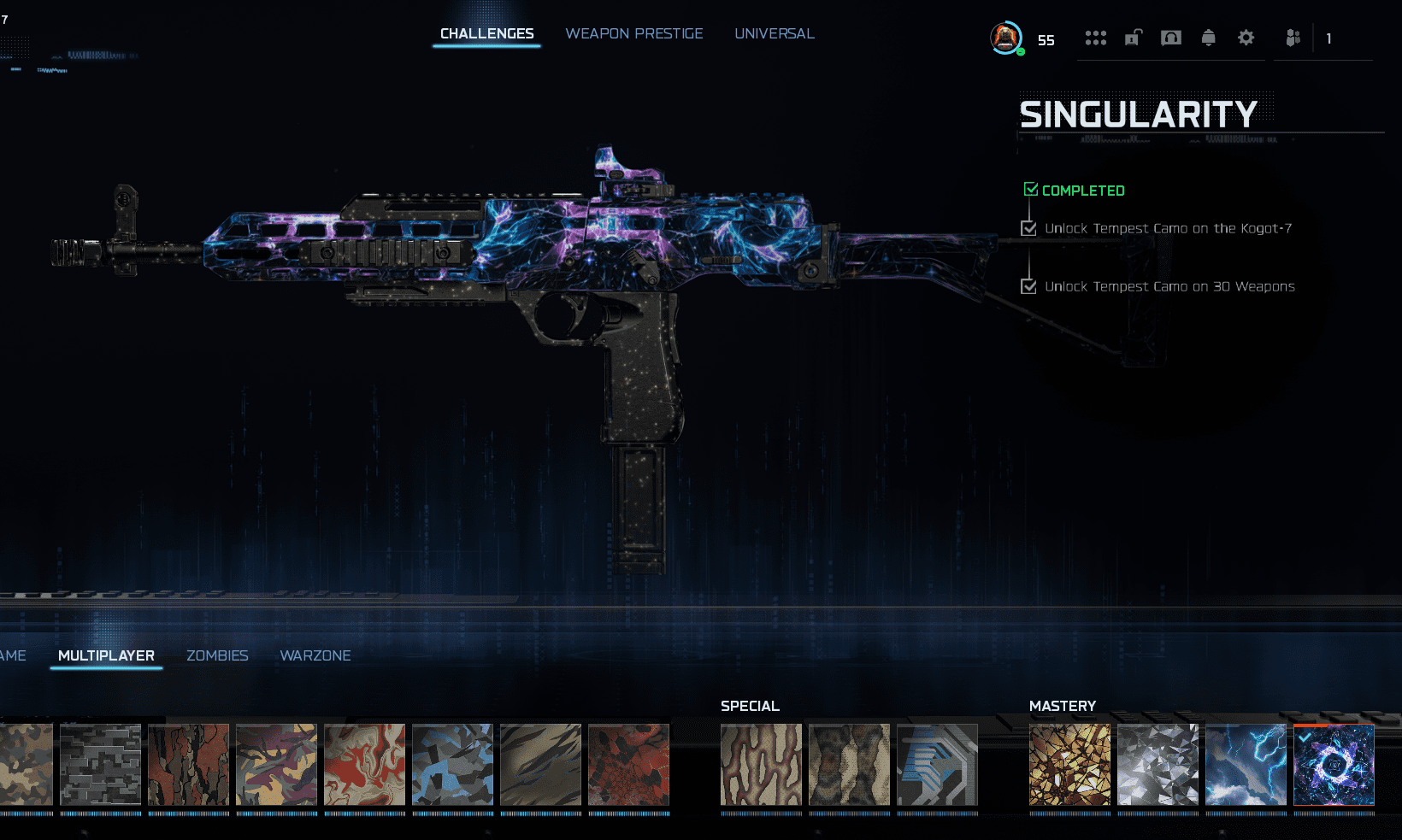
Task: Open the social grid menu
Action: click(x=1095, y=38)
